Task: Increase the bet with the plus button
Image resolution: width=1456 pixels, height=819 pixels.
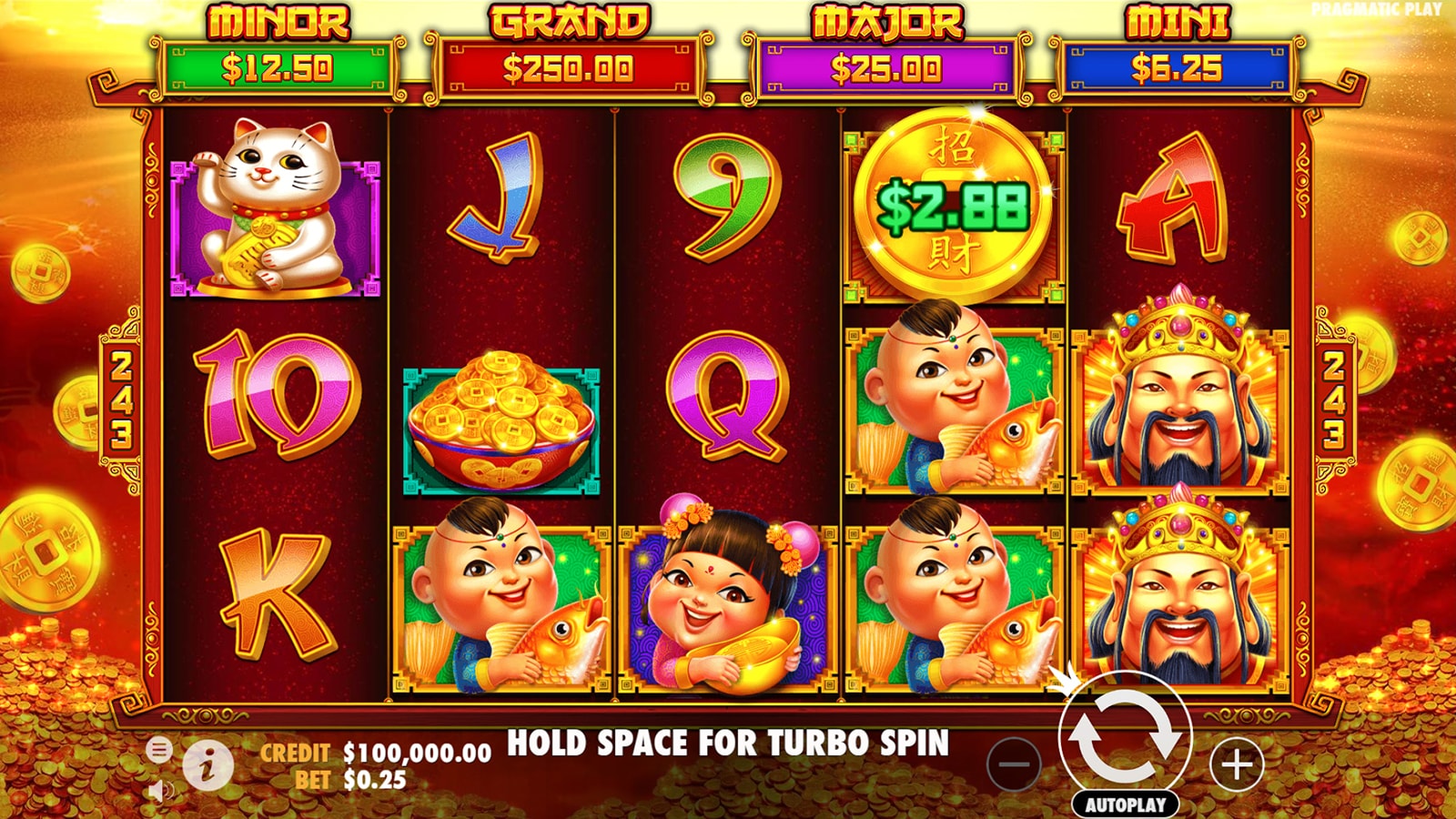Action: click(x=1237, y=764)
